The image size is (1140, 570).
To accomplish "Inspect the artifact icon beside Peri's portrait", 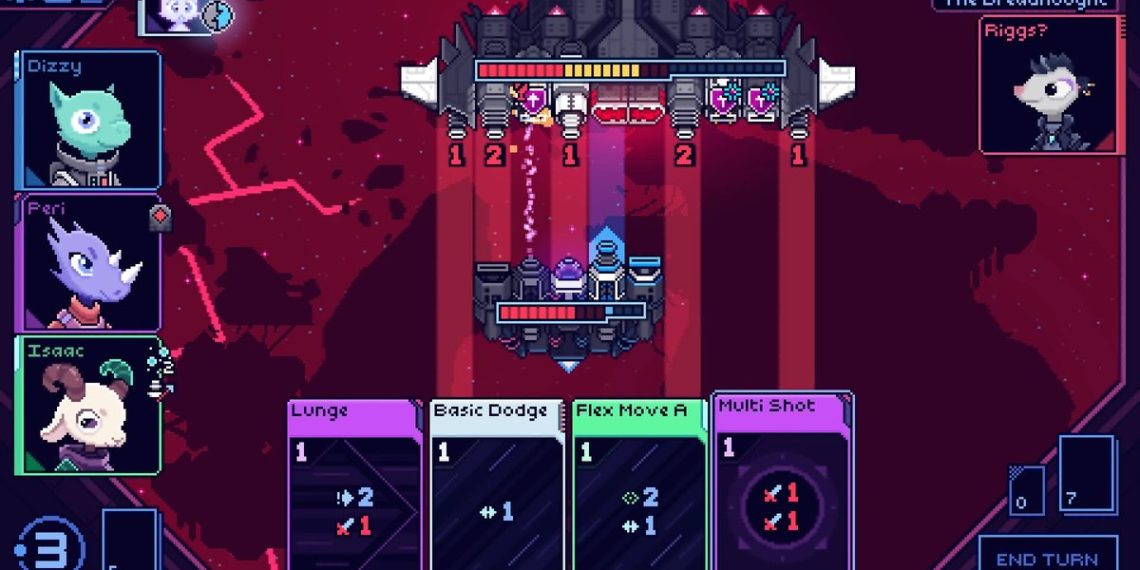I will point(160,217).
